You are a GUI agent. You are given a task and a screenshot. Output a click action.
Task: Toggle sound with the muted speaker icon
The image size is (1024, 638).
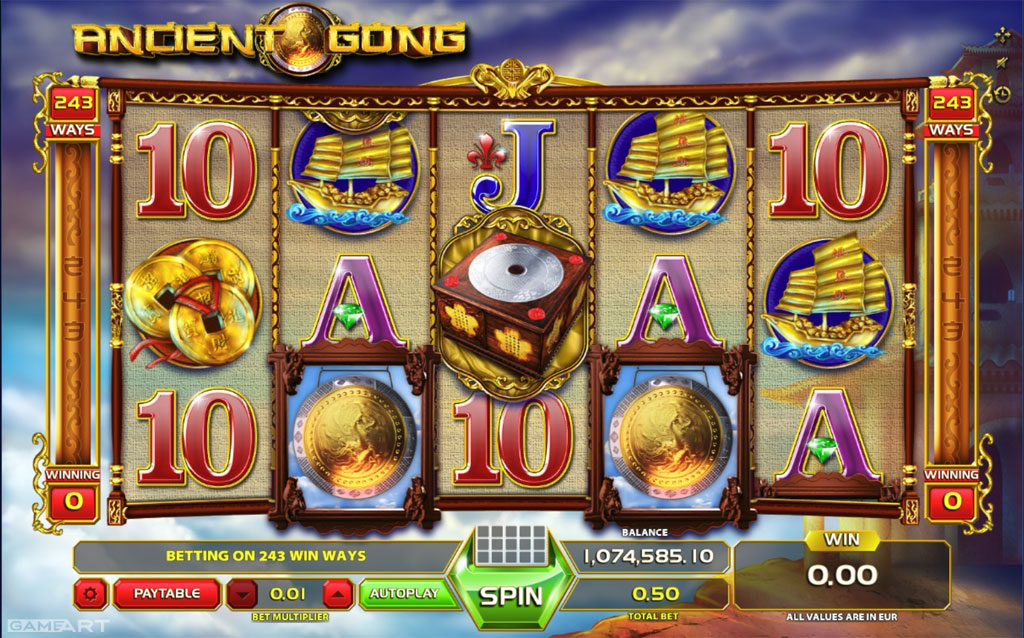[1002, 65]
